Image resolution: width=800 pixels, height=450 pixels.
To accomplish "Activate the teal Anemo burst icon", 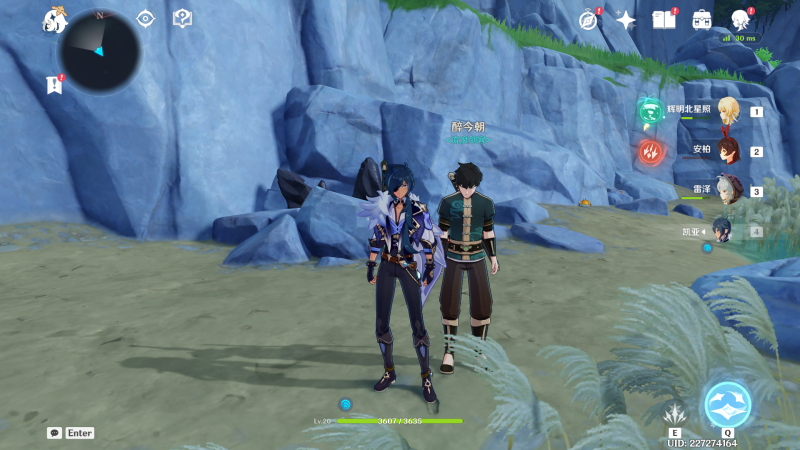I will pyautogui.click(x=650, y=111).
